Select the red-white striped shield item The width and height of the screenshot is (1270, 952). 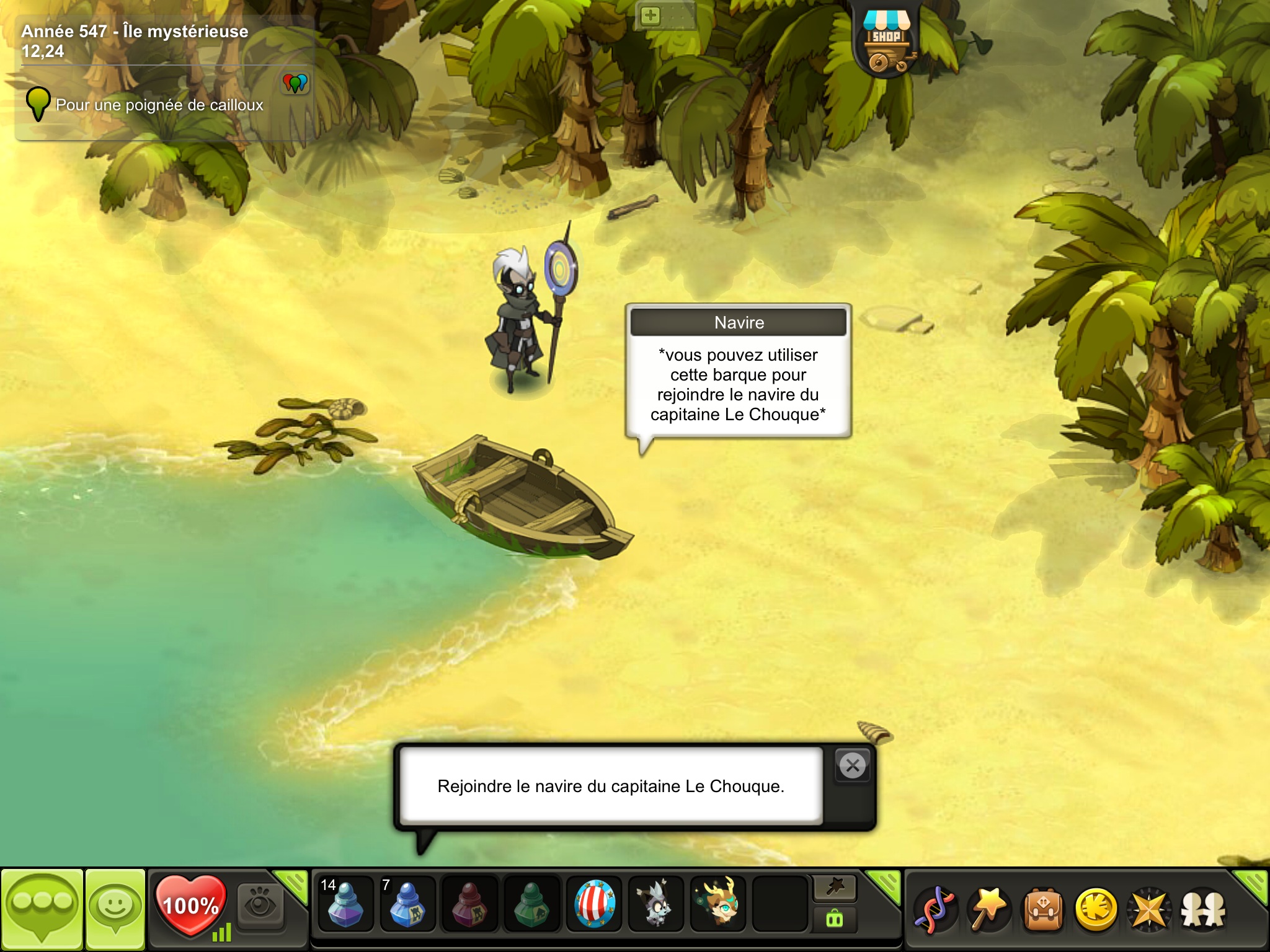pyautogui.click(x=594, y=905)
